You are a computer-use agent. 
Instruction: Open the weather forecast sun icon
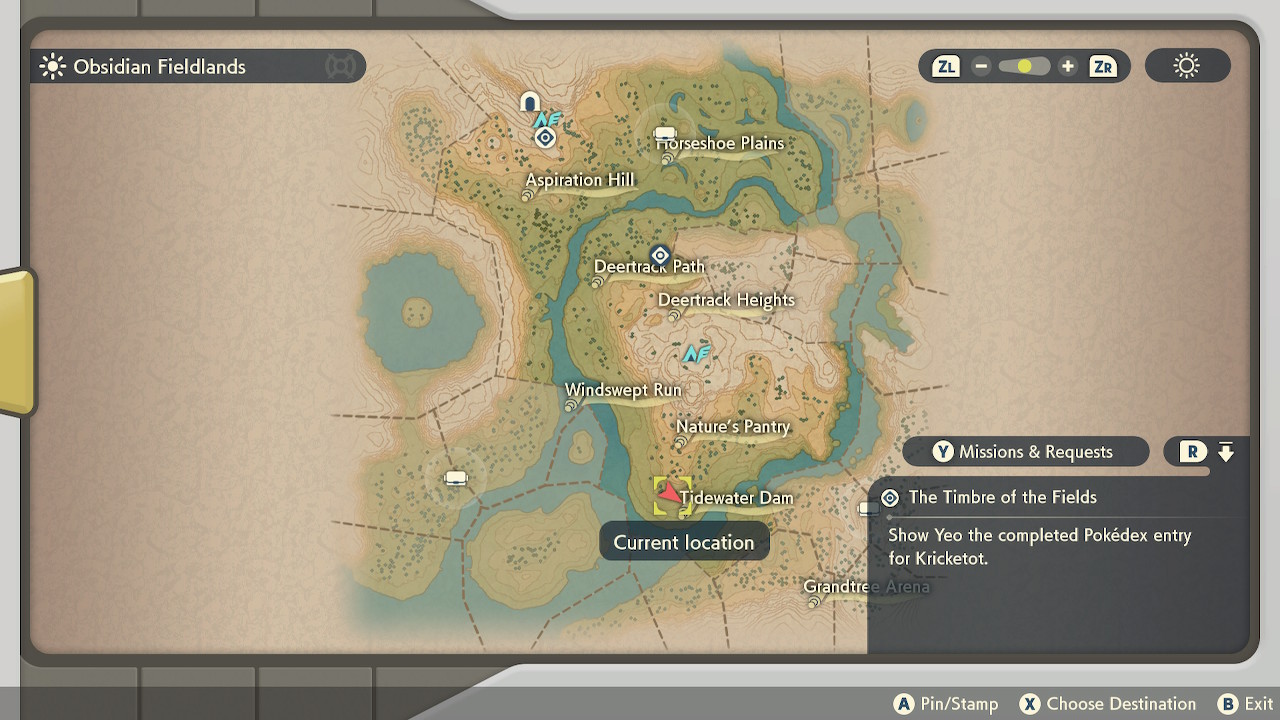point(1186,65)
